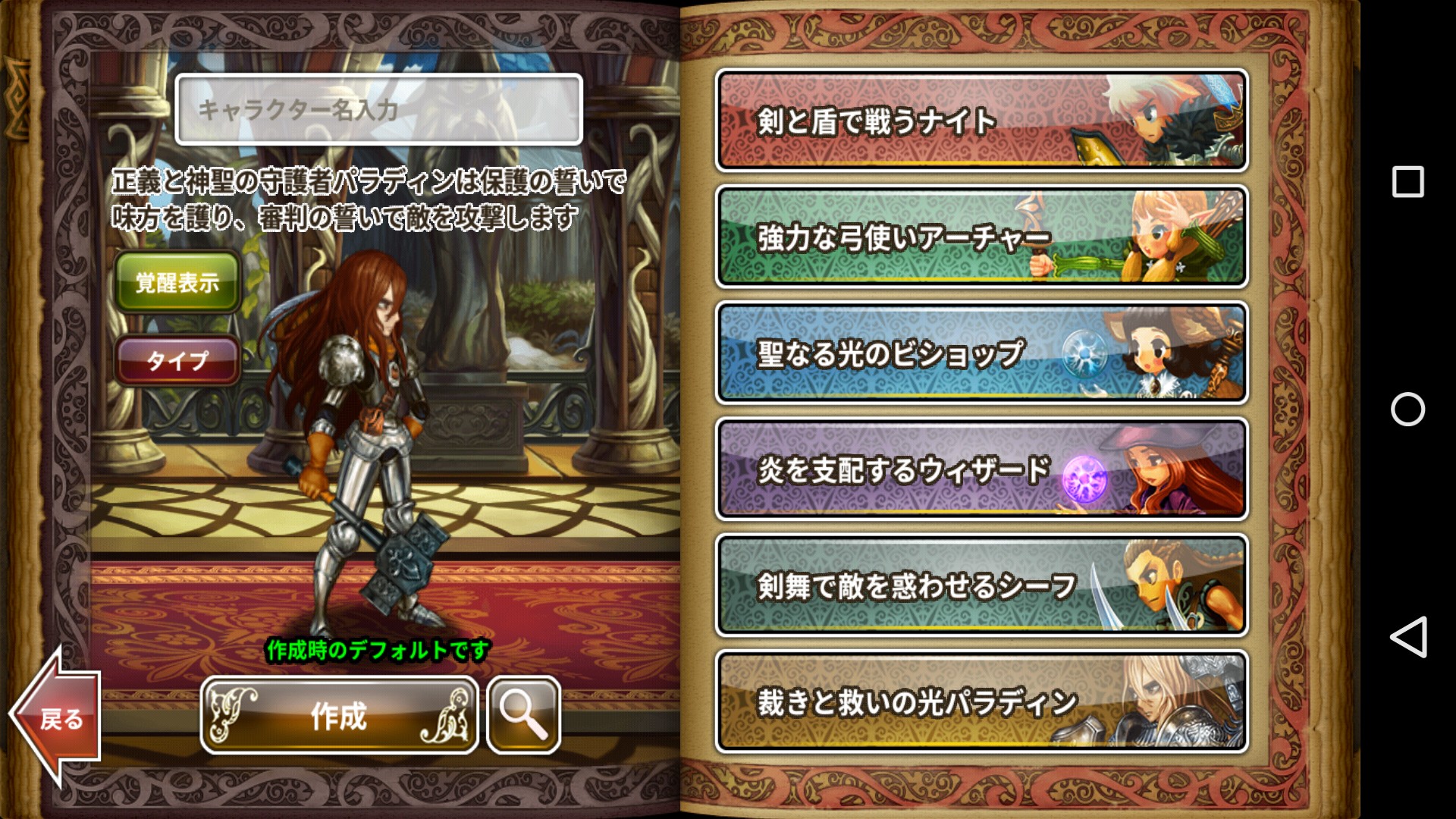Viewport: 1456px width, 819px height.
Task: Select the Wizard class (ウィザード)
Action: pos(981,469)
